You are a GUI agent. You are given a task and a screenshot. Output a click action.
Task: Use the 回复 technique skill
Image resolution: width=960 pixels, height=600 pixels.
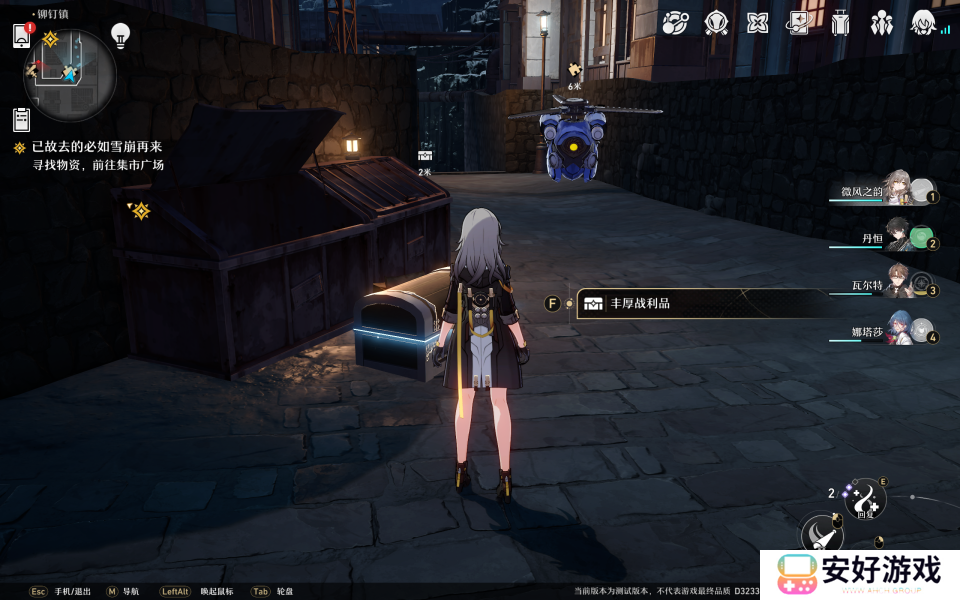pos(864,498)
